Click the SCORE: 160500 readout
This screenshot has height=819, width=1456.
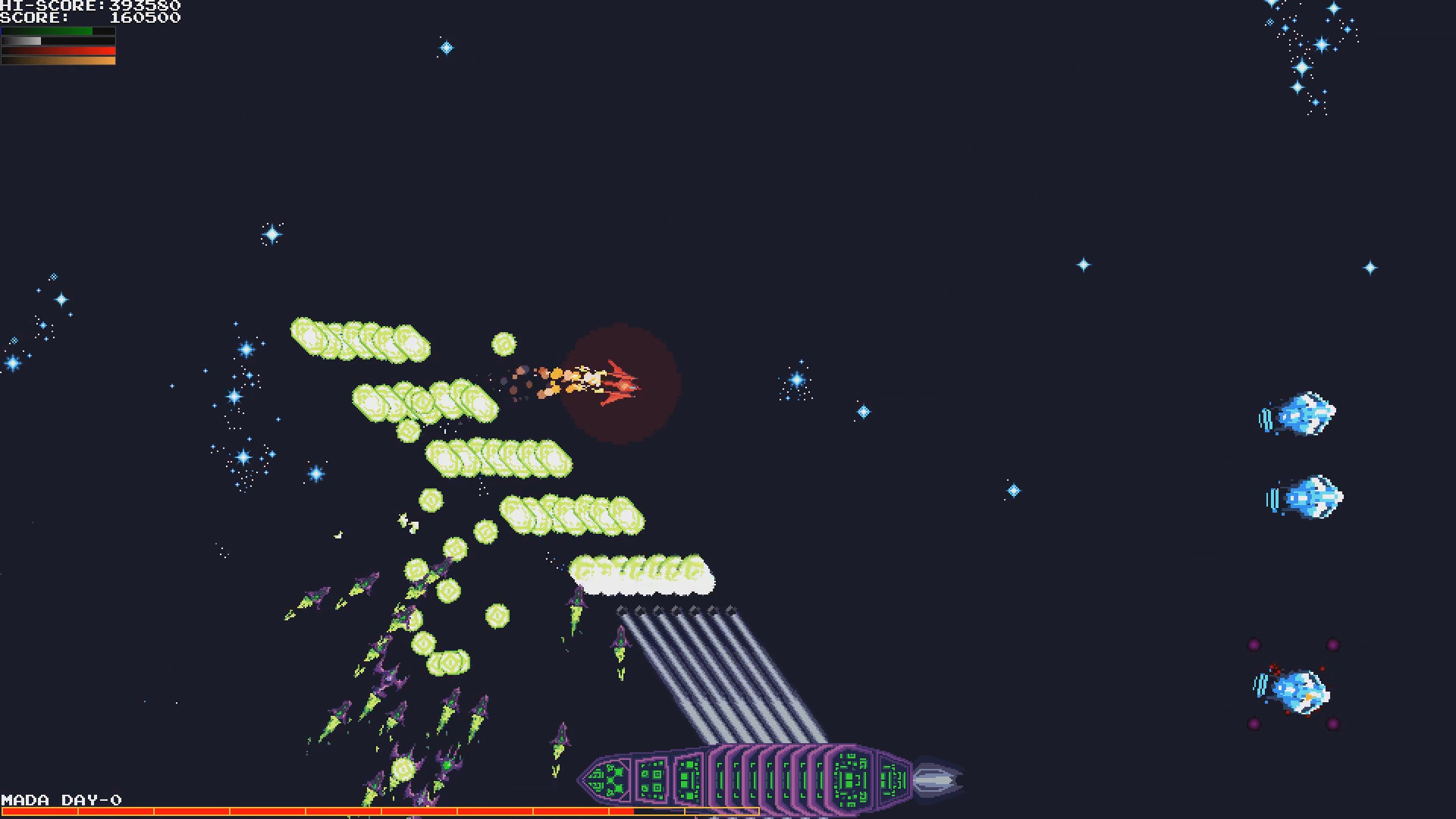[x=91, y=18]
